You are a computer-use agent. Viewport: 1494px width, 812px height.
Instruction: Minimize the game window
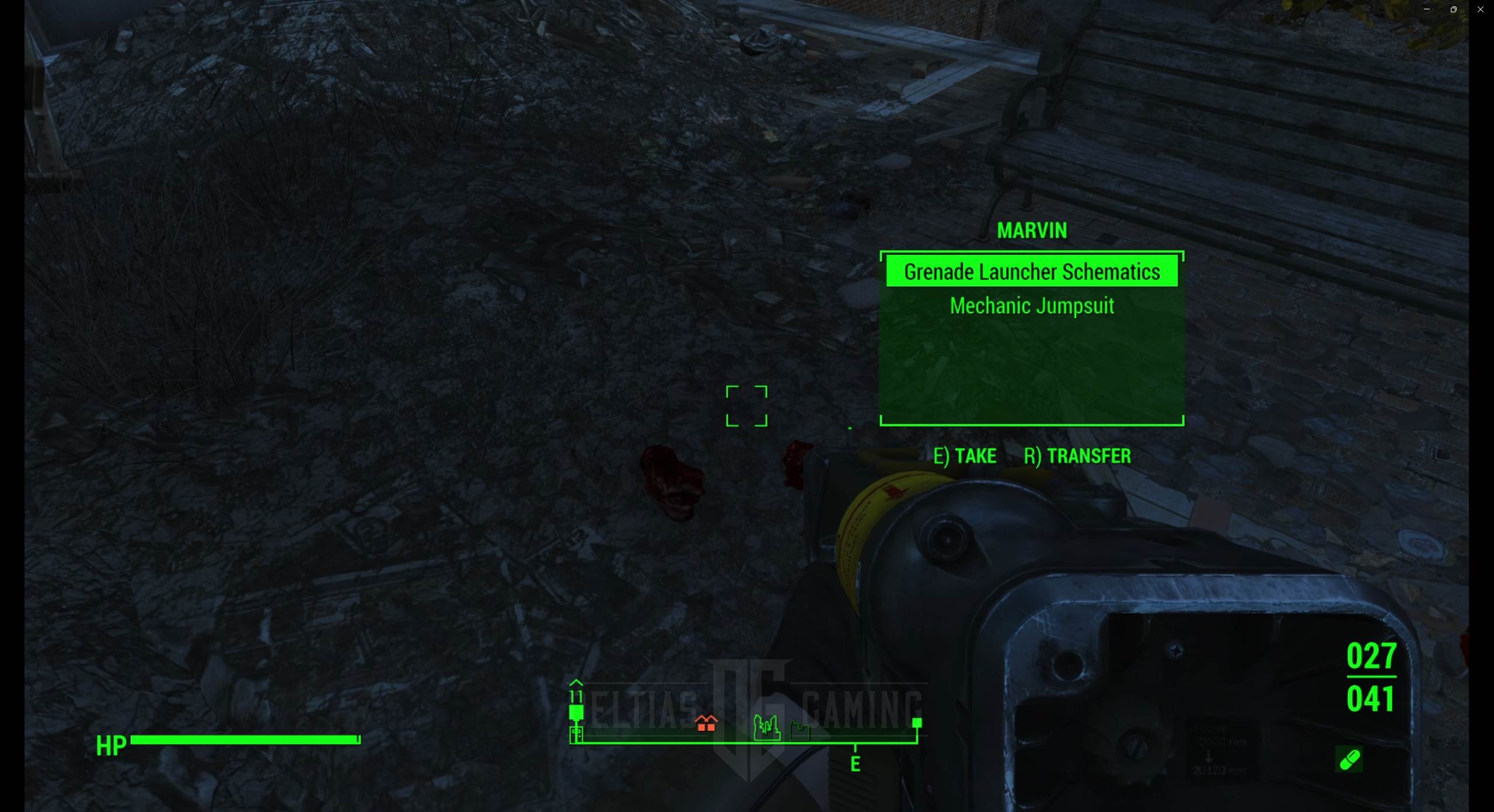pyautogui.click(x=1426, y=9)
